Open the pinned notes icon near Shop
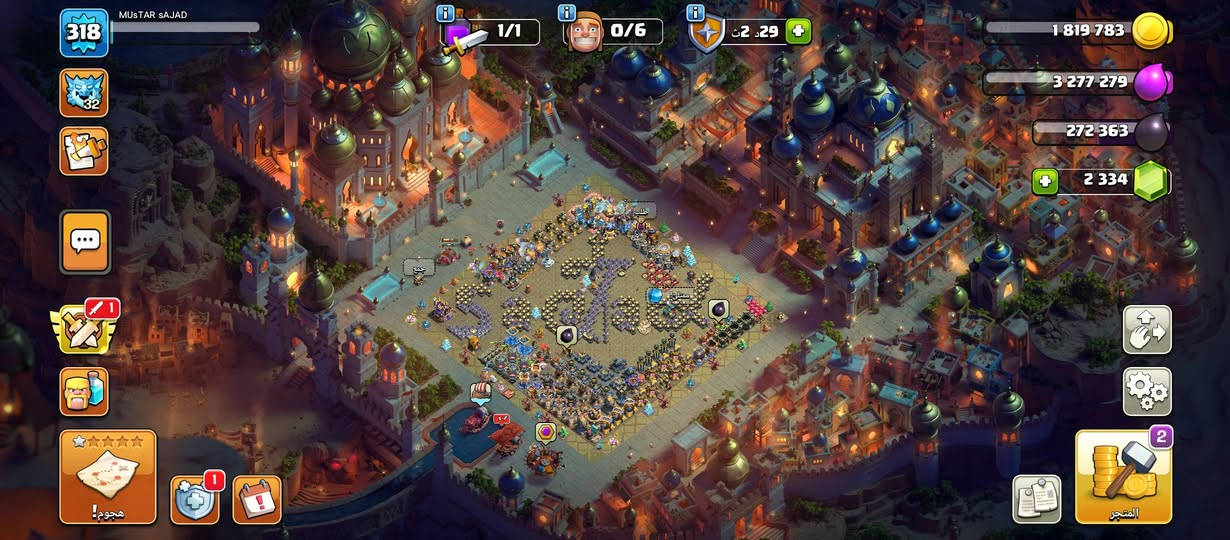This screenshot has width=1230, height=540. [1036, 497]
